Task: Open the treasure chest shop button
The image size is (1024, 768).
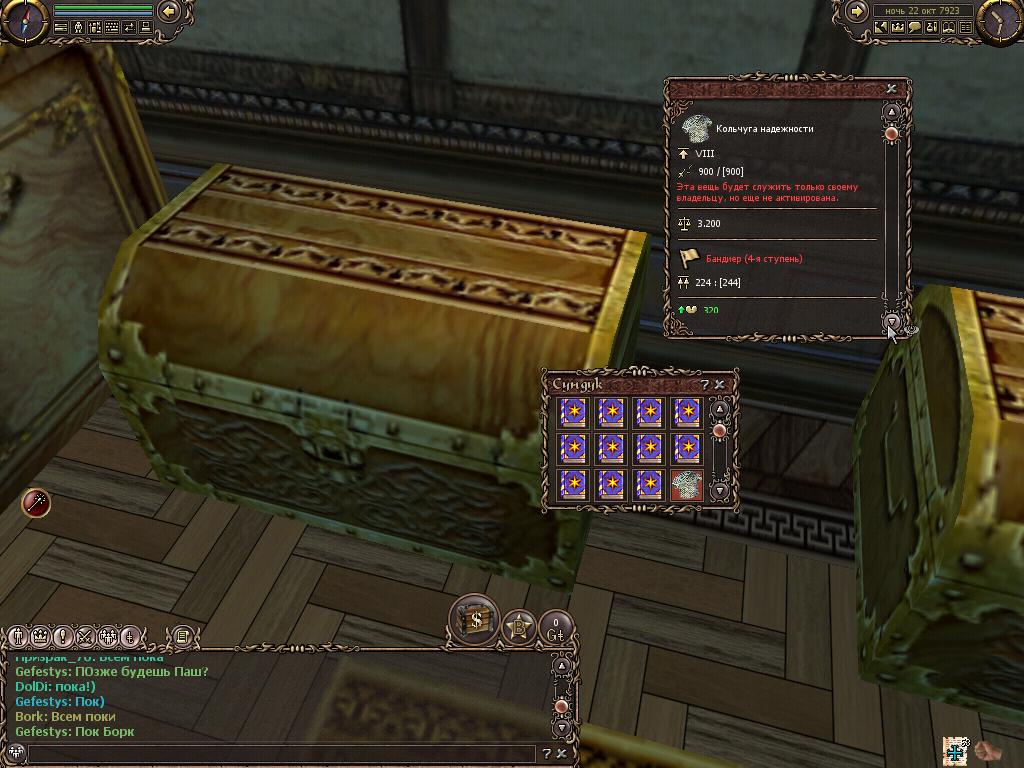Action: click(x=474, y=620)
